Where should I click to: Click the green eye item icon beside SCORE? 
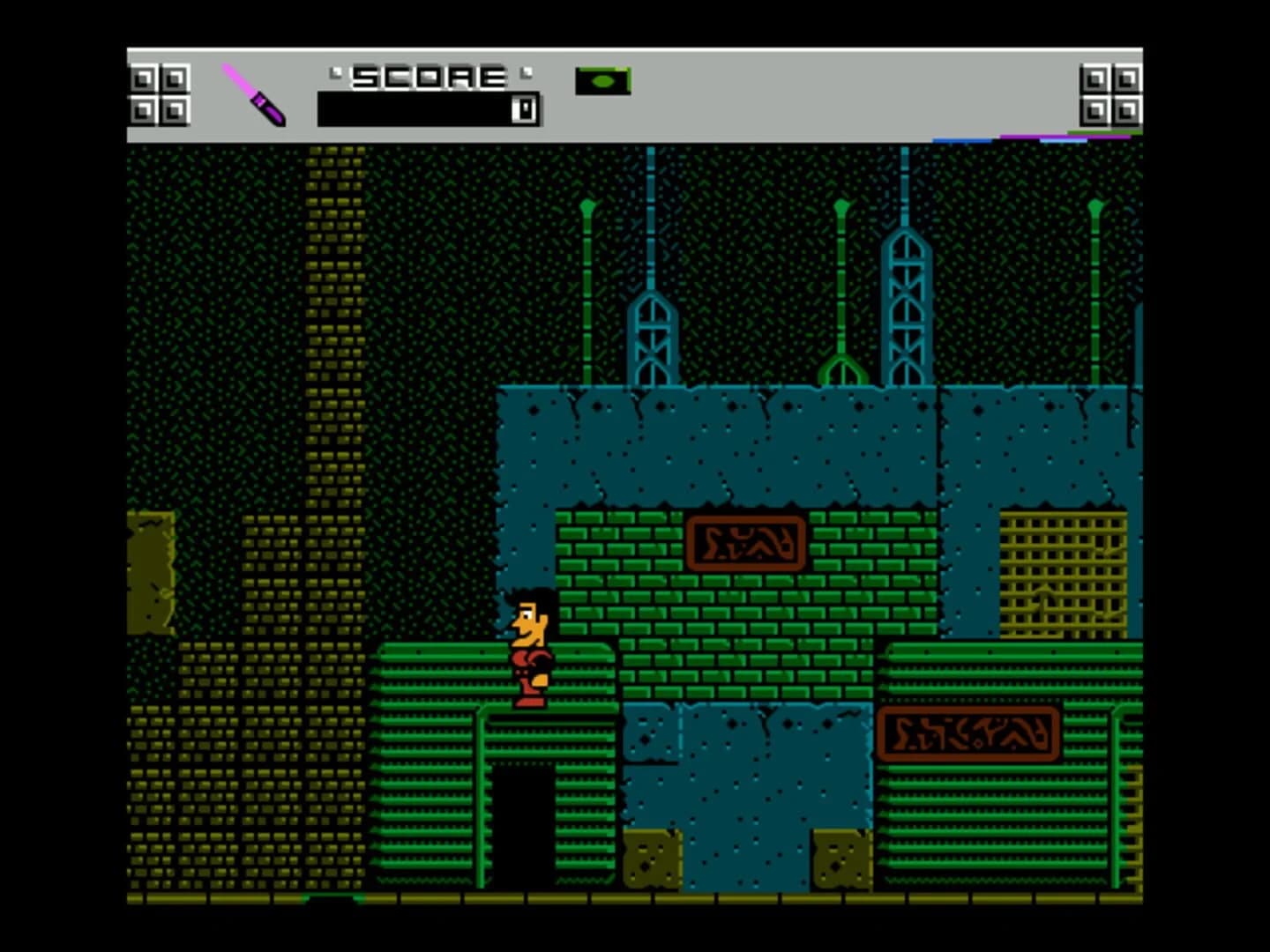(603, 80)
